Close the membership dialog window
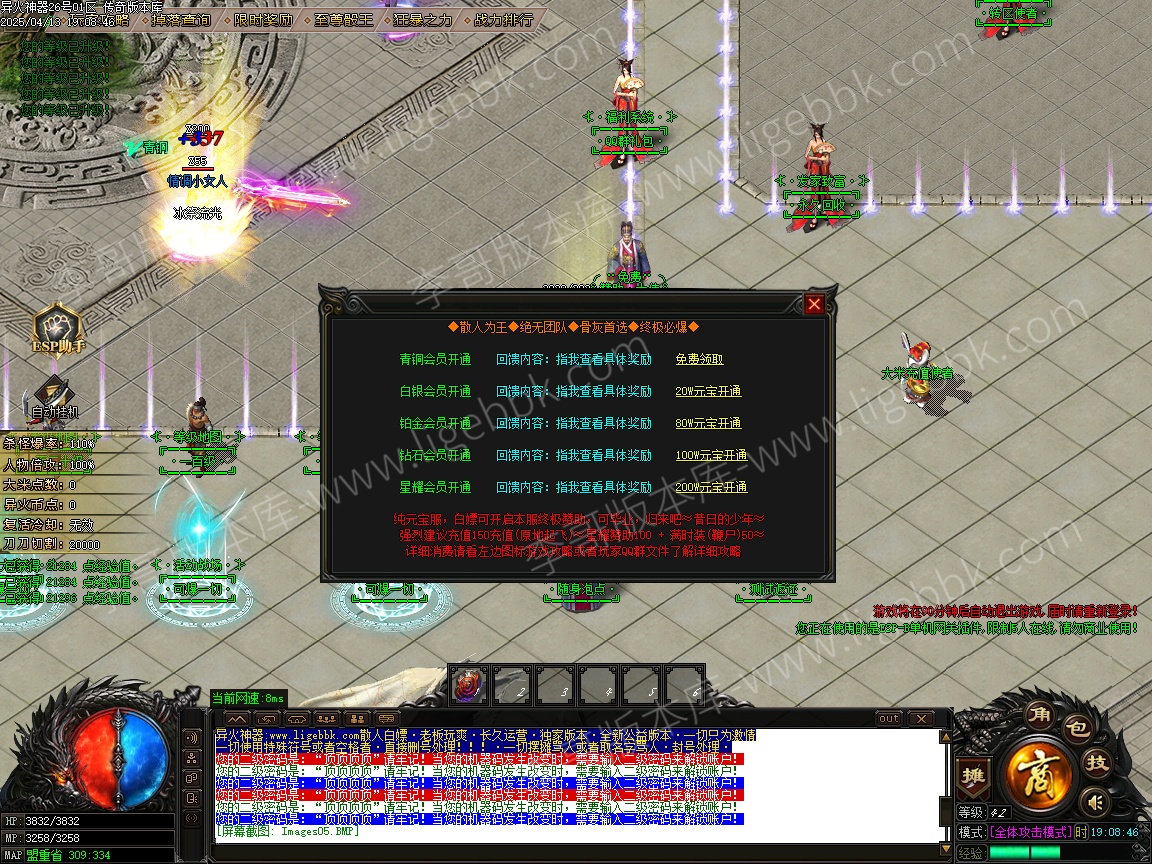The height and width of the screenshot is (864, 1152). pyautogui.click(x=815, y=305)
